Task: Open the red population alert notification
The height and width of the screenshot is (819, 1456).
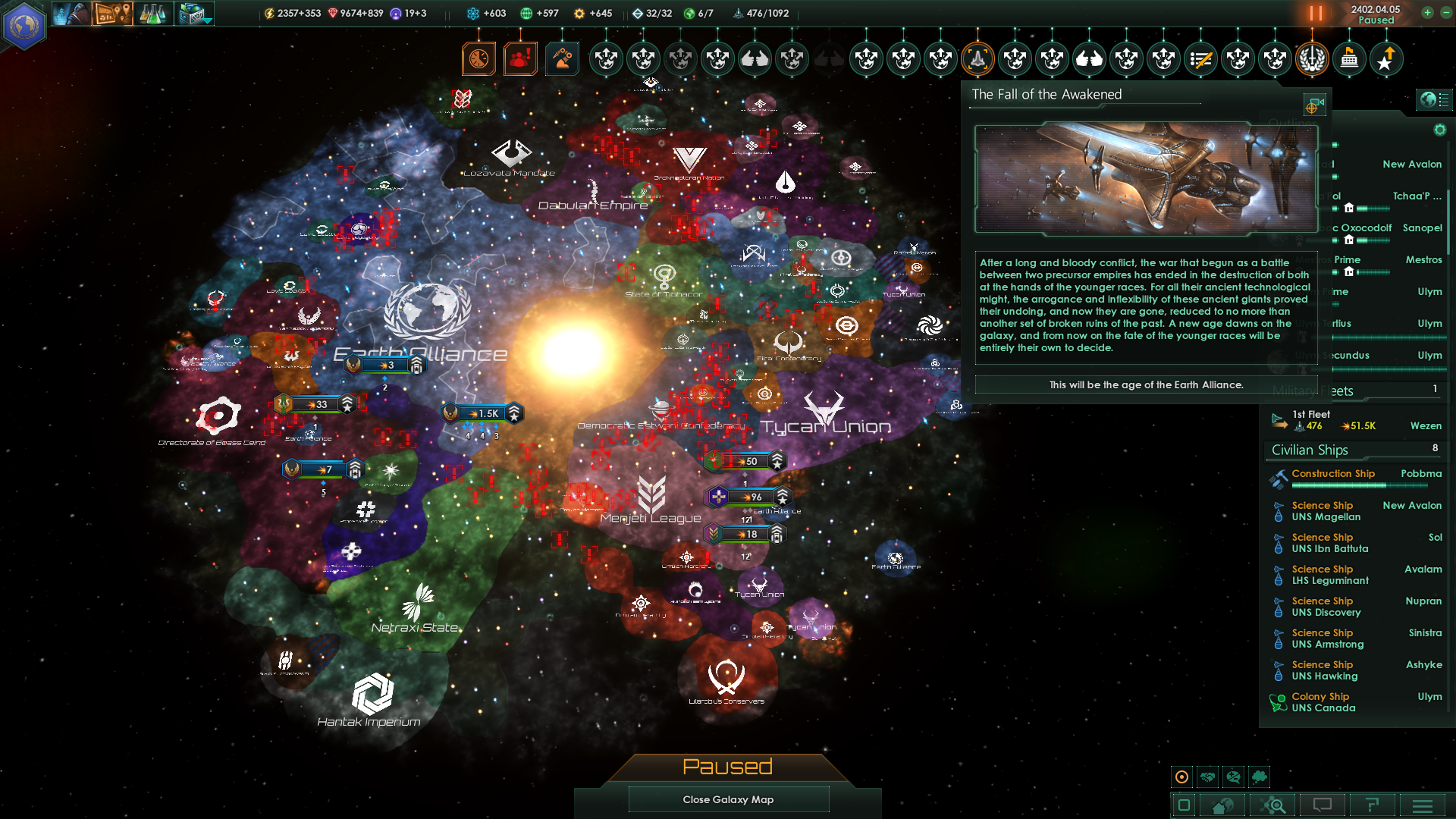Action: [x=520, y=58]
